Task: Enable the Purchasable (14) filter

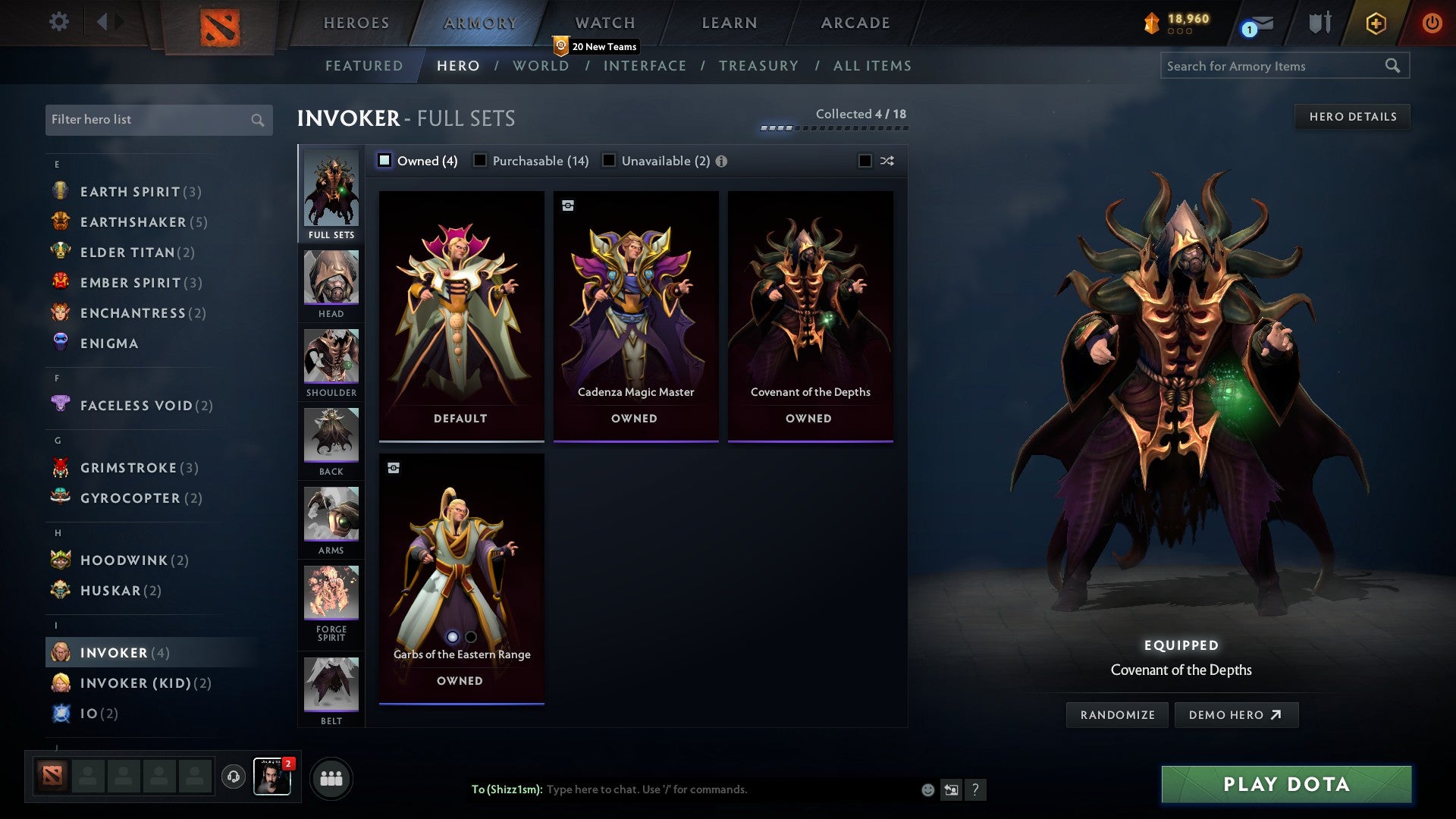Action: pos(479,161)
